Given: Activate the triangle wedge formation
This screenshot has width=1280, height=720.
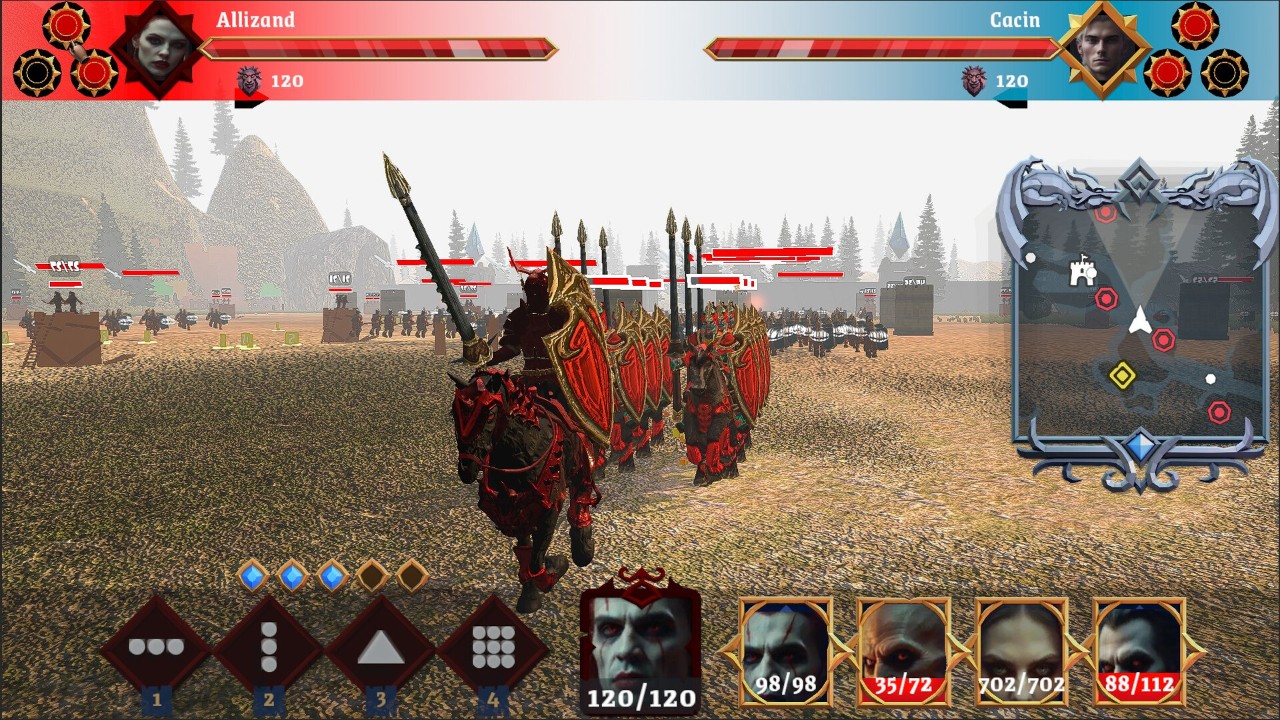Looking at the screenshot, I should point(380,648).
